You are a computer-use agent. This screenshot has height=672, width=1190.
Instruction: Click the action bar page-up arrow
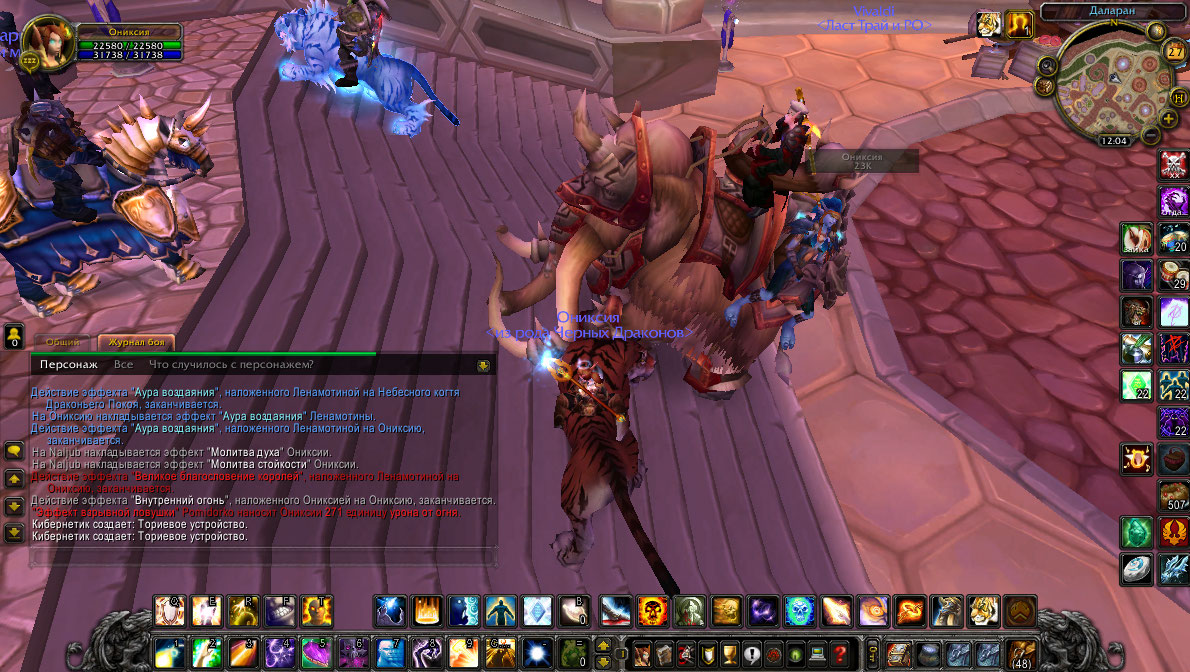click(x=603, y=645)
